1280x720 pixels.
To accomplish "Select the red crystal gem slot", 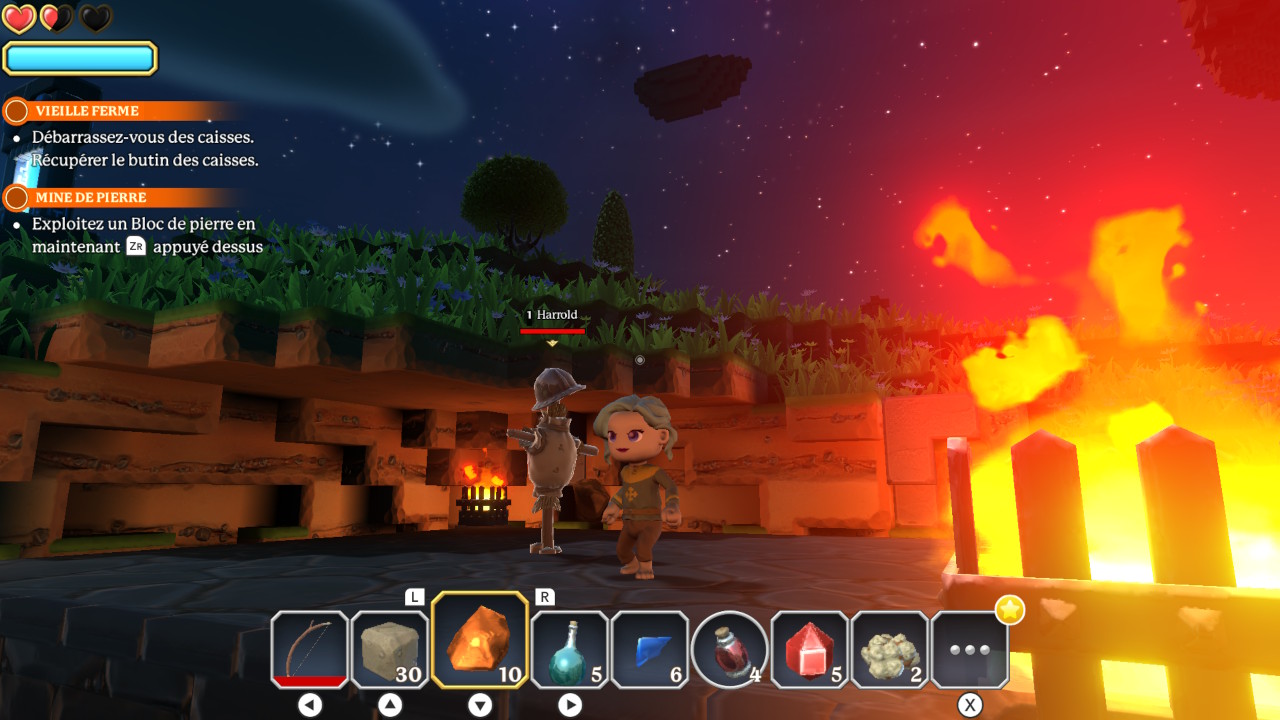I will click(810, 650).
